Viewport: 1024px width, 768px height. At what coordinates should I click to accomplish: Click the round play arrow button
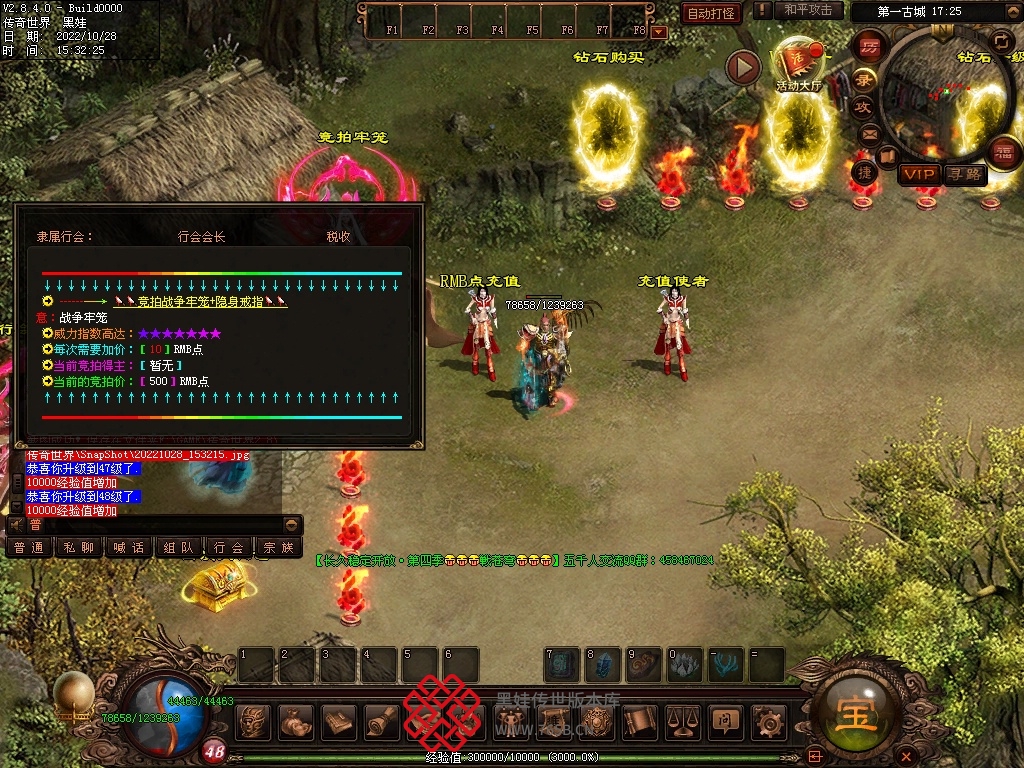(743, 67)
